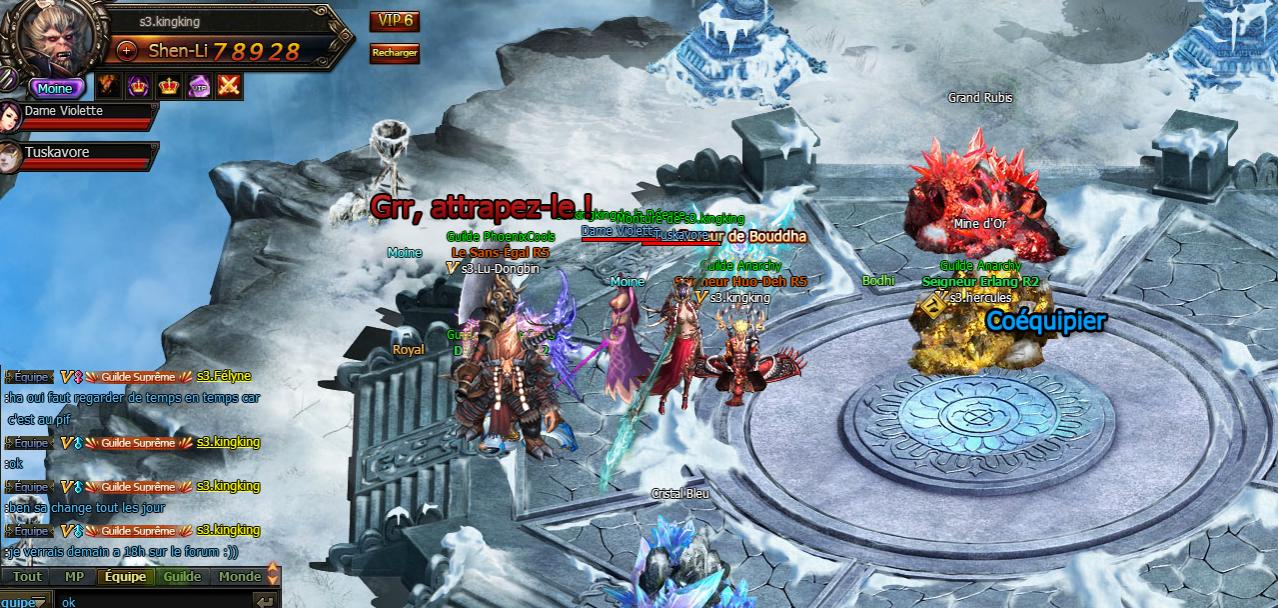Switch to the Guilde chat tab
This screenshot has height=608, width=1278.
[182, 577]
